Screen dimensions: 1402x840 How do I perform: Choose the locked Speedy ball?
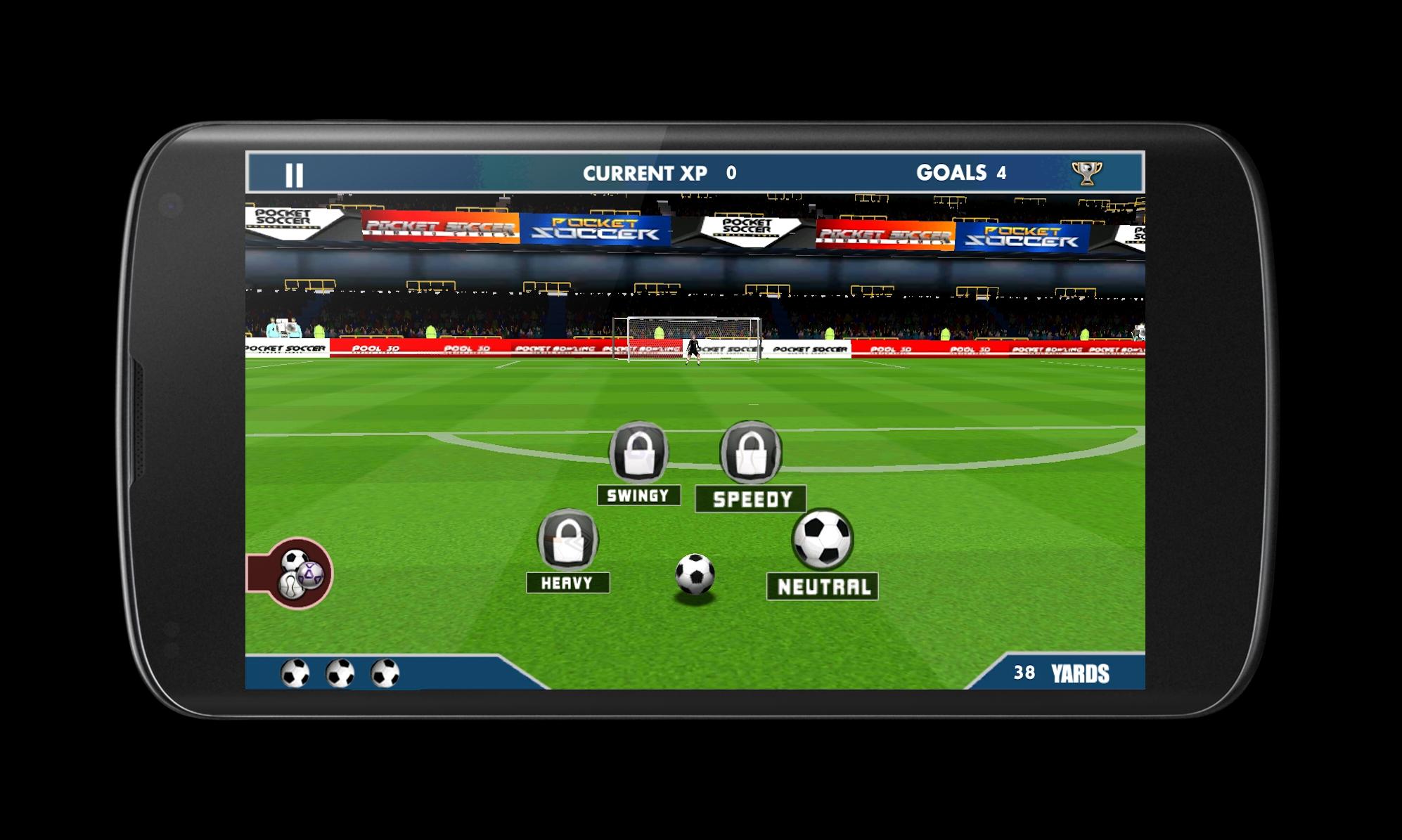pos(750,453)
